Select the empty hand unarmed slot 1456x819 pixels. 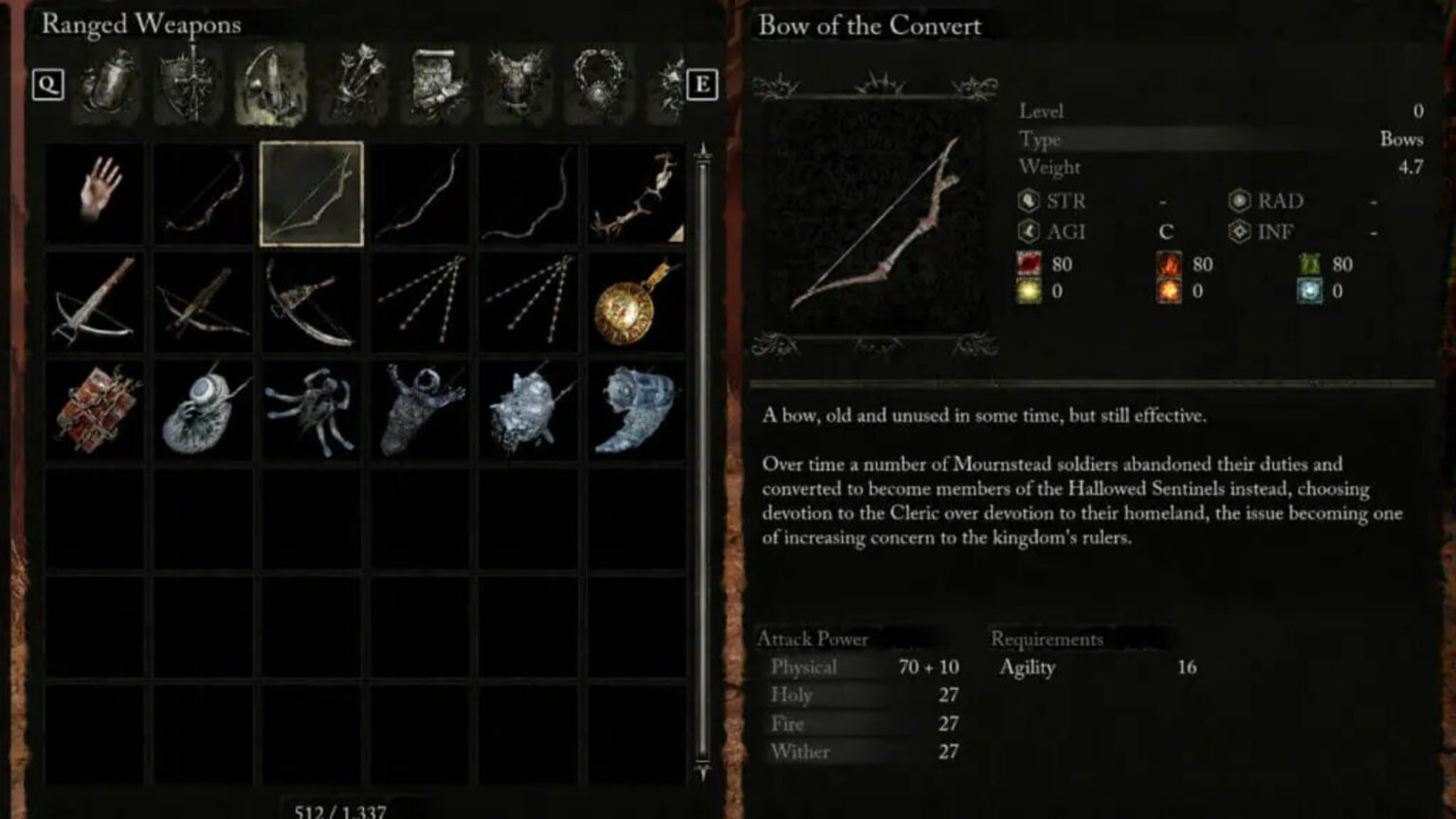[x=95, y=192]
